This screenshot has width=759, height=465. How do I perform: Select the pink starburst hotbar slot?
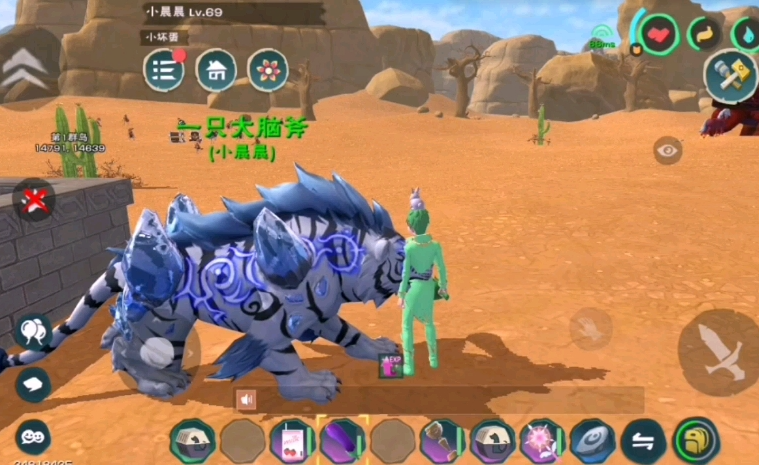pyautogui.click(x=542, y=440)
